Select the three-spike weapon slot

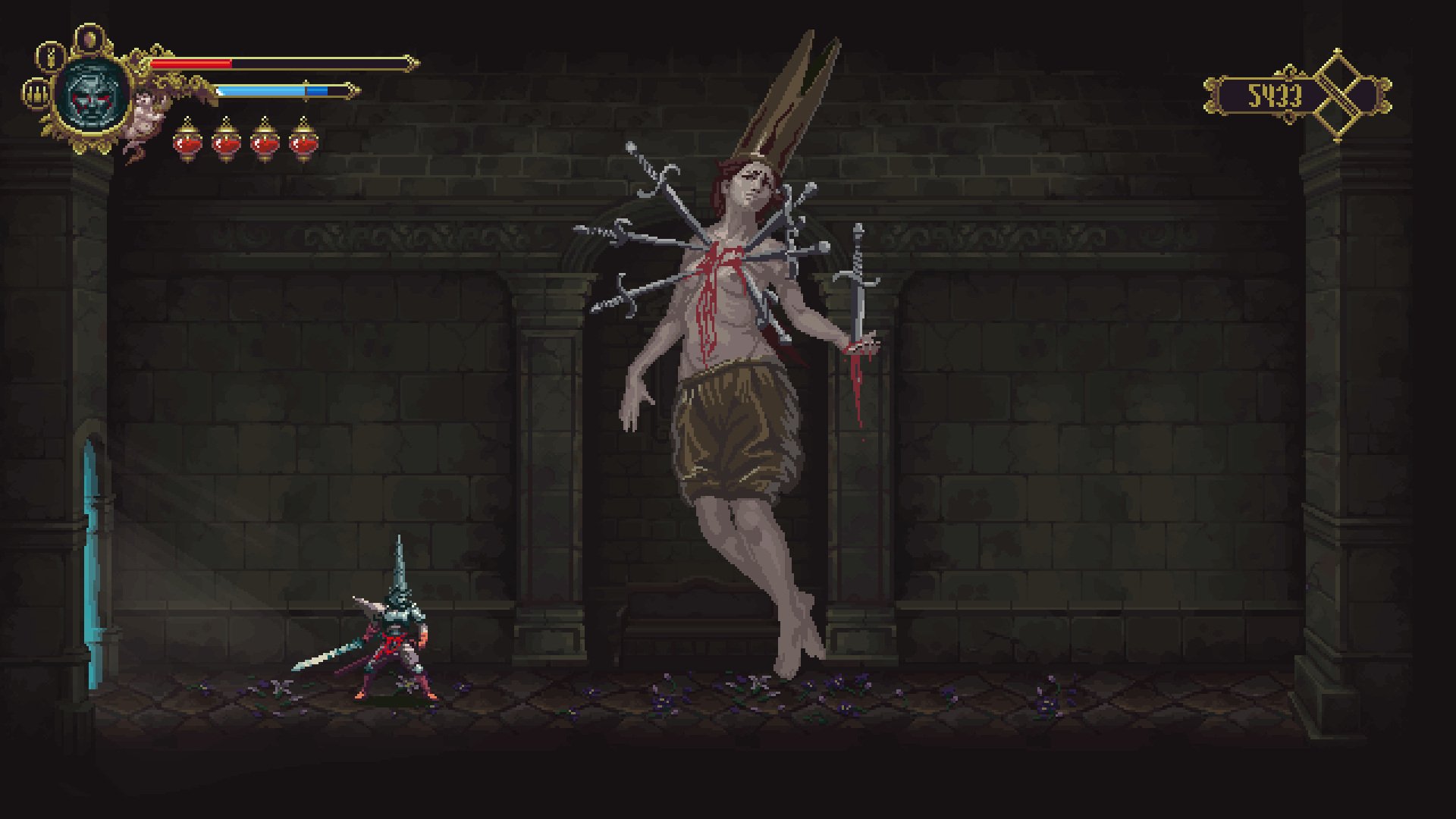pos(35,94)
